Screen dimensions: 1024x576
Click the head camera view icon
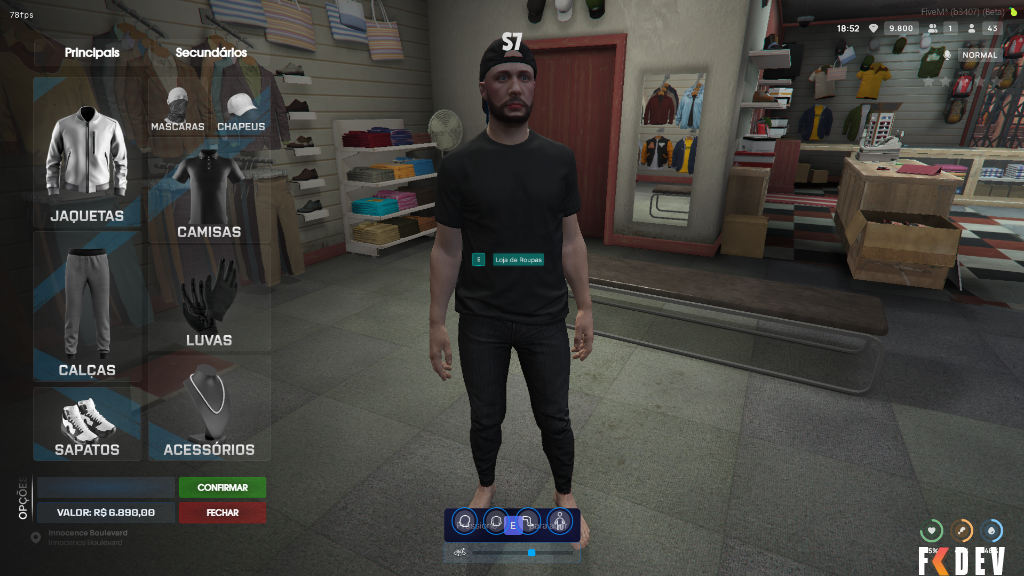[465, 522]
